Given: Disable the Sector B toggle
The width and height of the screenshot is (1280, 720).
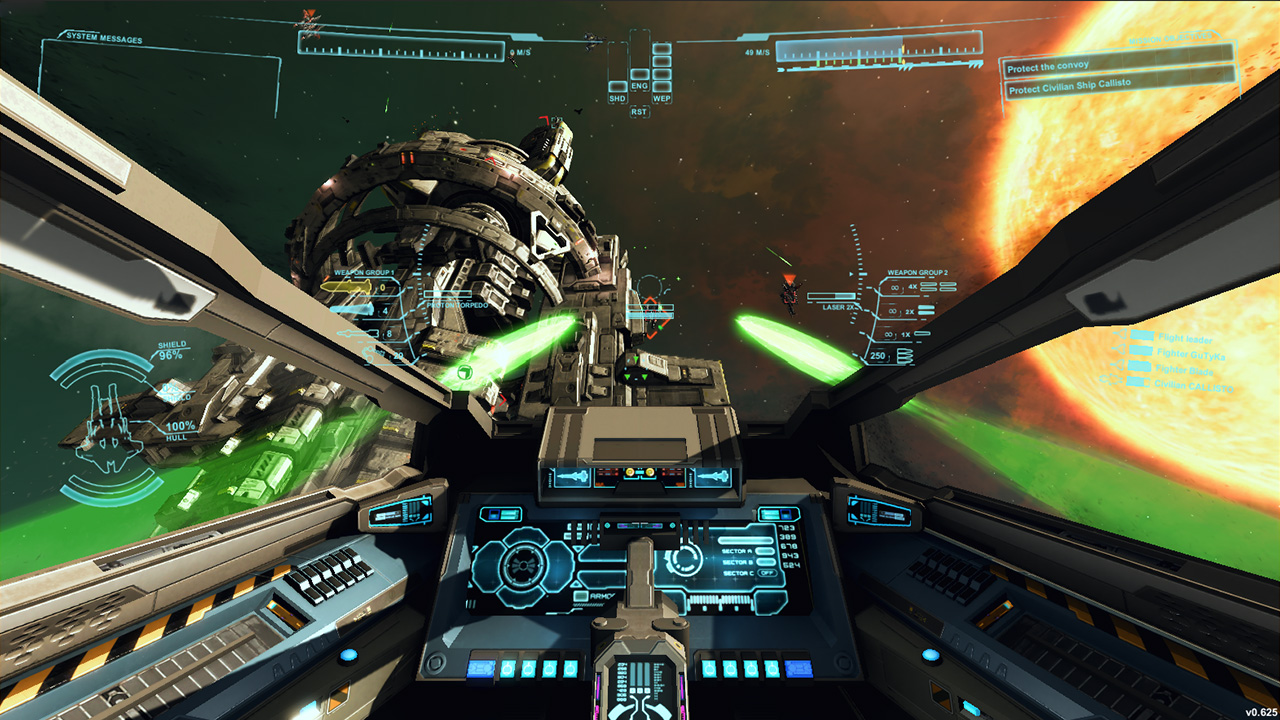Looking at the screenshot, I should click(x=765, y=562).
